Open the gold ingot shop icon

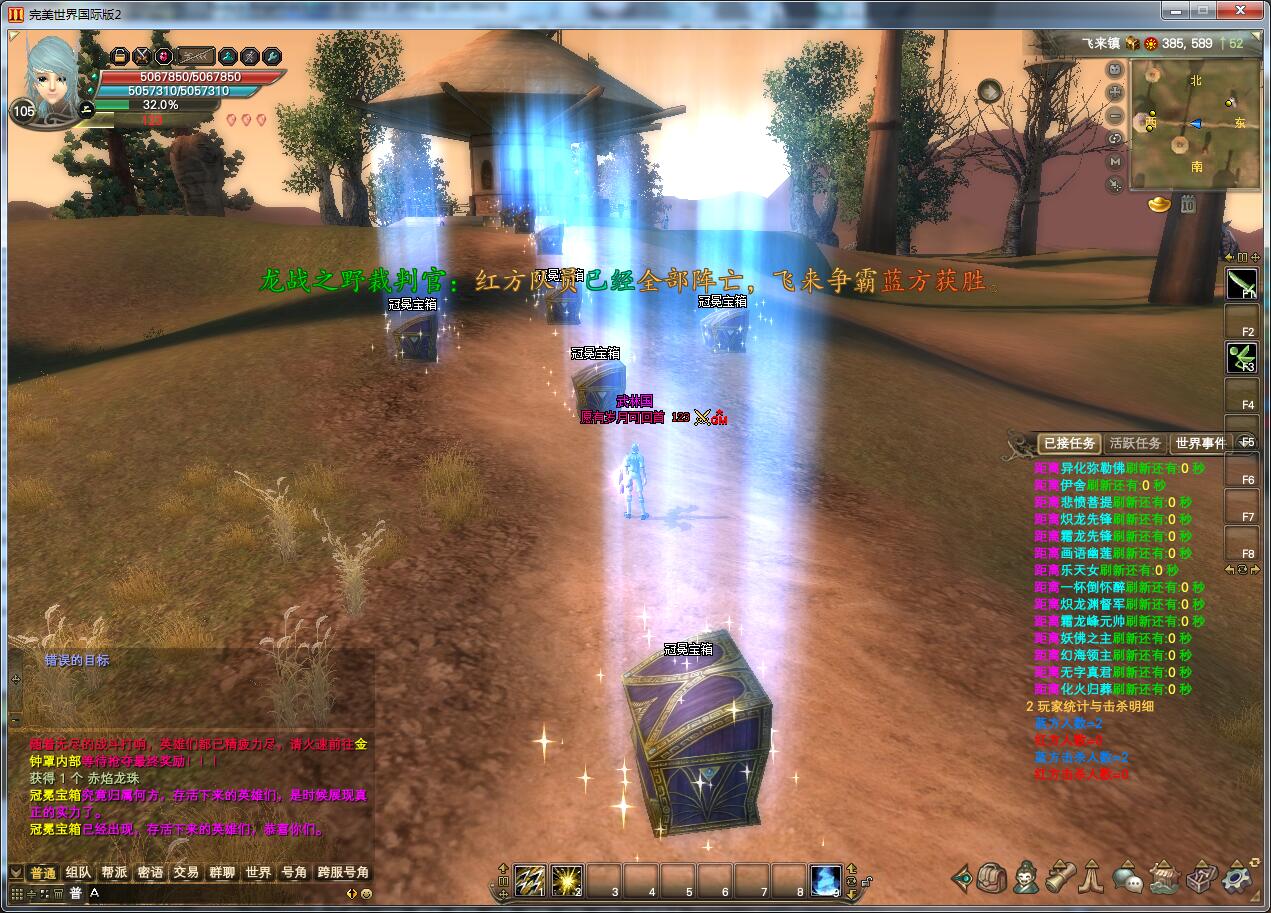[x=1159, y=204]
